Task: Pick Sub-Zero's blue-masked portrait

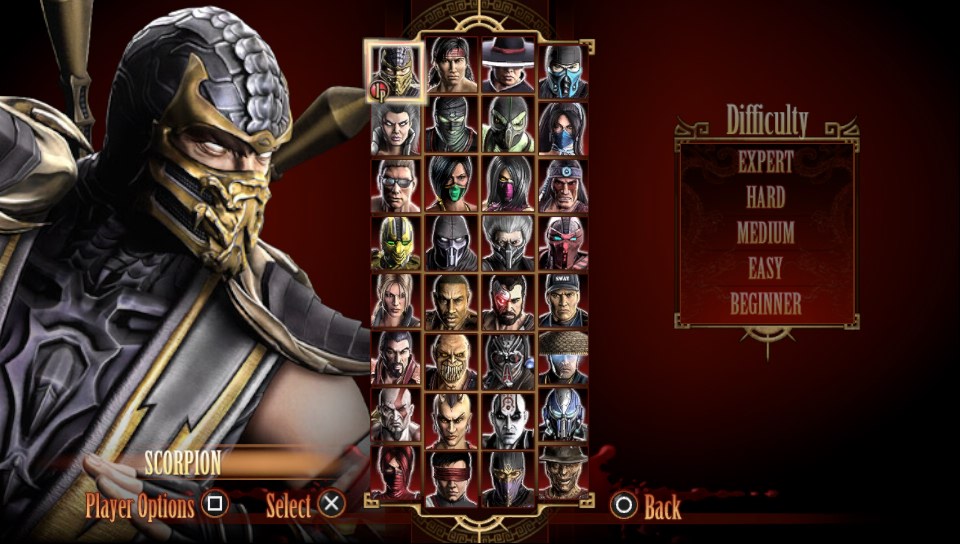Action: [563, 70]
